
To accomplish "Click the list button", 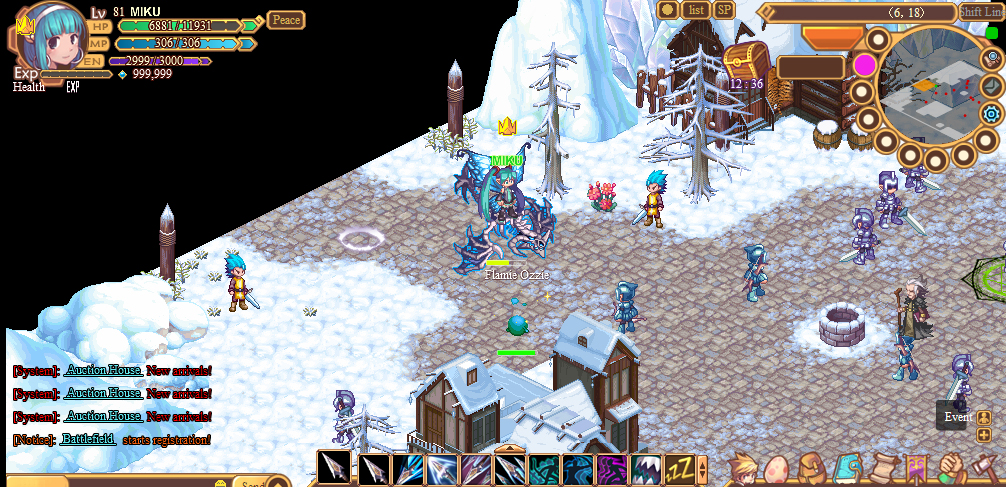I will (x=697, y=10).
